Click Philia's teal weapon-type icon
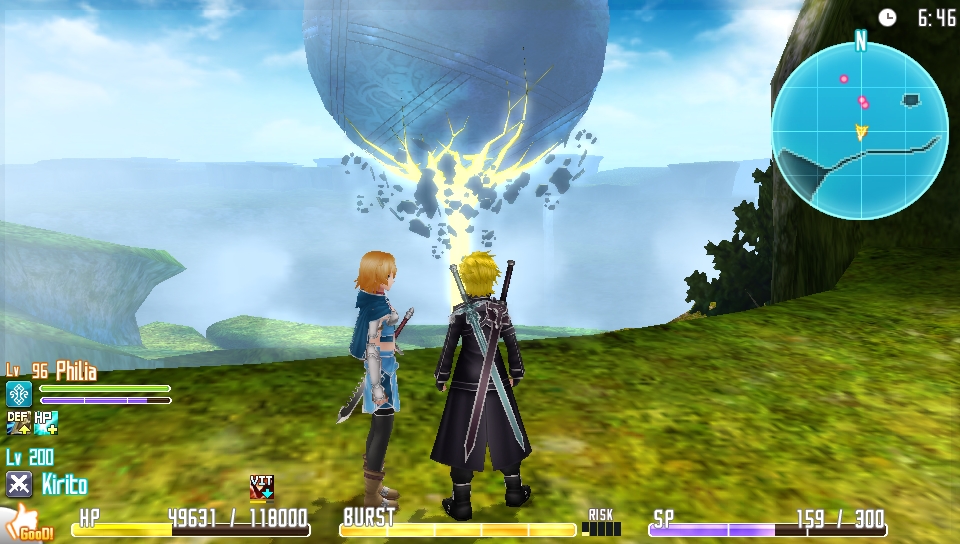The height and width of the screenshot is (544, 960). [x=19, y=394]
